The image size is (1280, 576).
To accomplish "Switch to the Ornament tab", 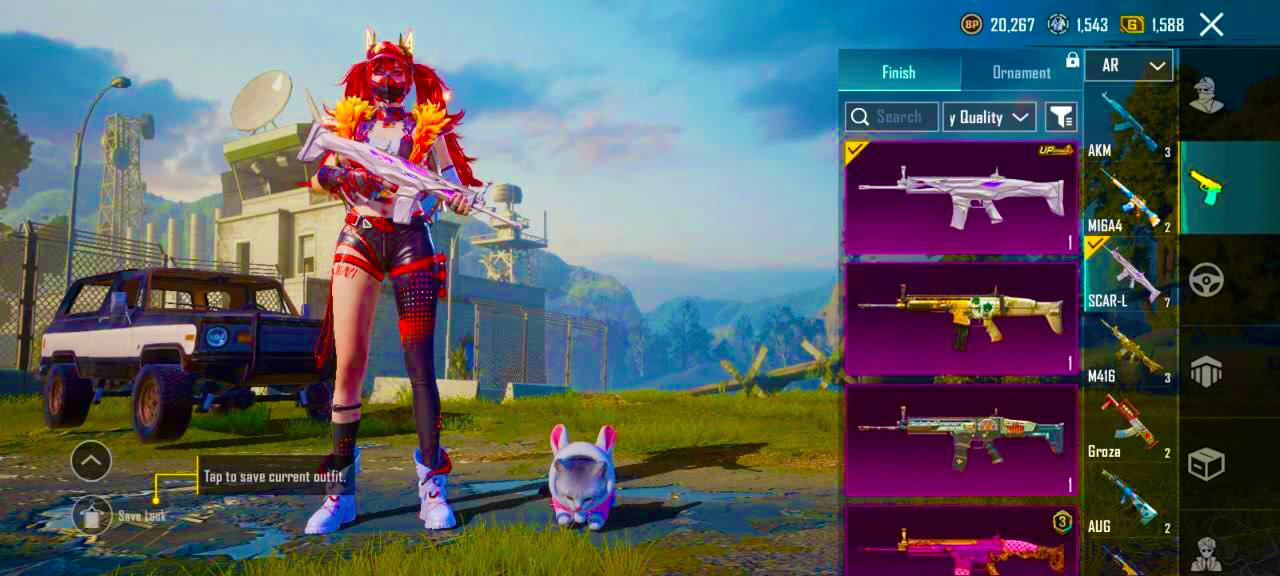I will [x=1020, y=72].
